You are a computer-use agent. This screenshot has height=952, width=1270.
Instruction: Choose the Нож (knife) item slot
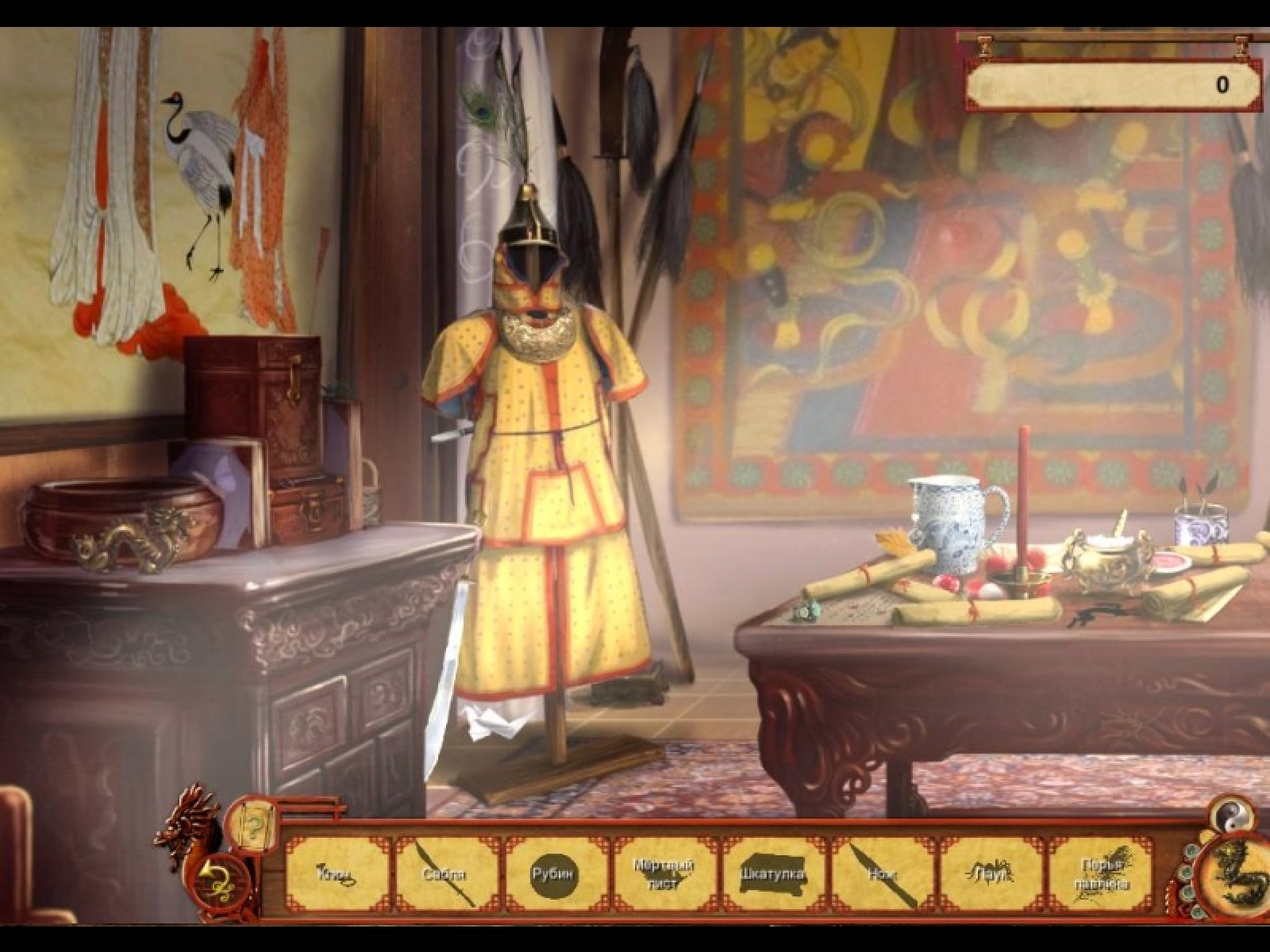(x=883, y=874)
